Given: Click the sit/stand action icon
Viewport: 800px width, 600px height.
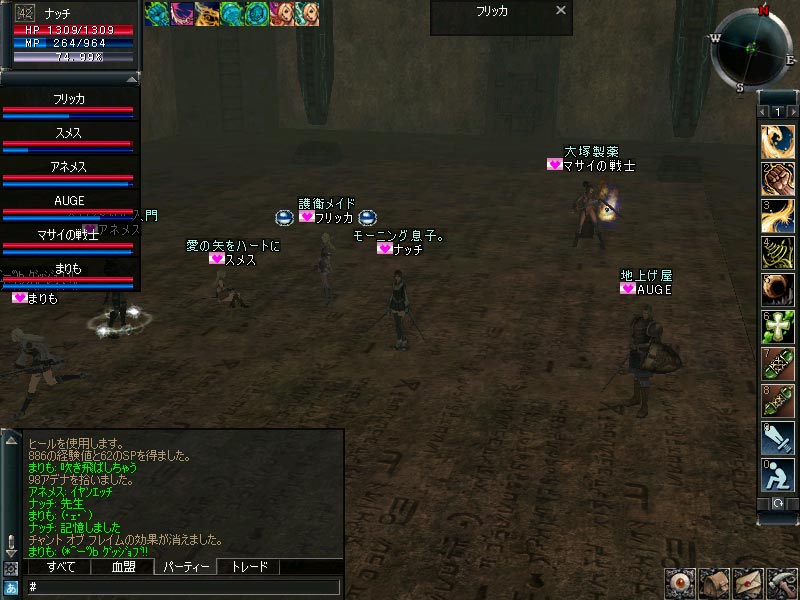Looking at the screenshot, I should 778,474.
